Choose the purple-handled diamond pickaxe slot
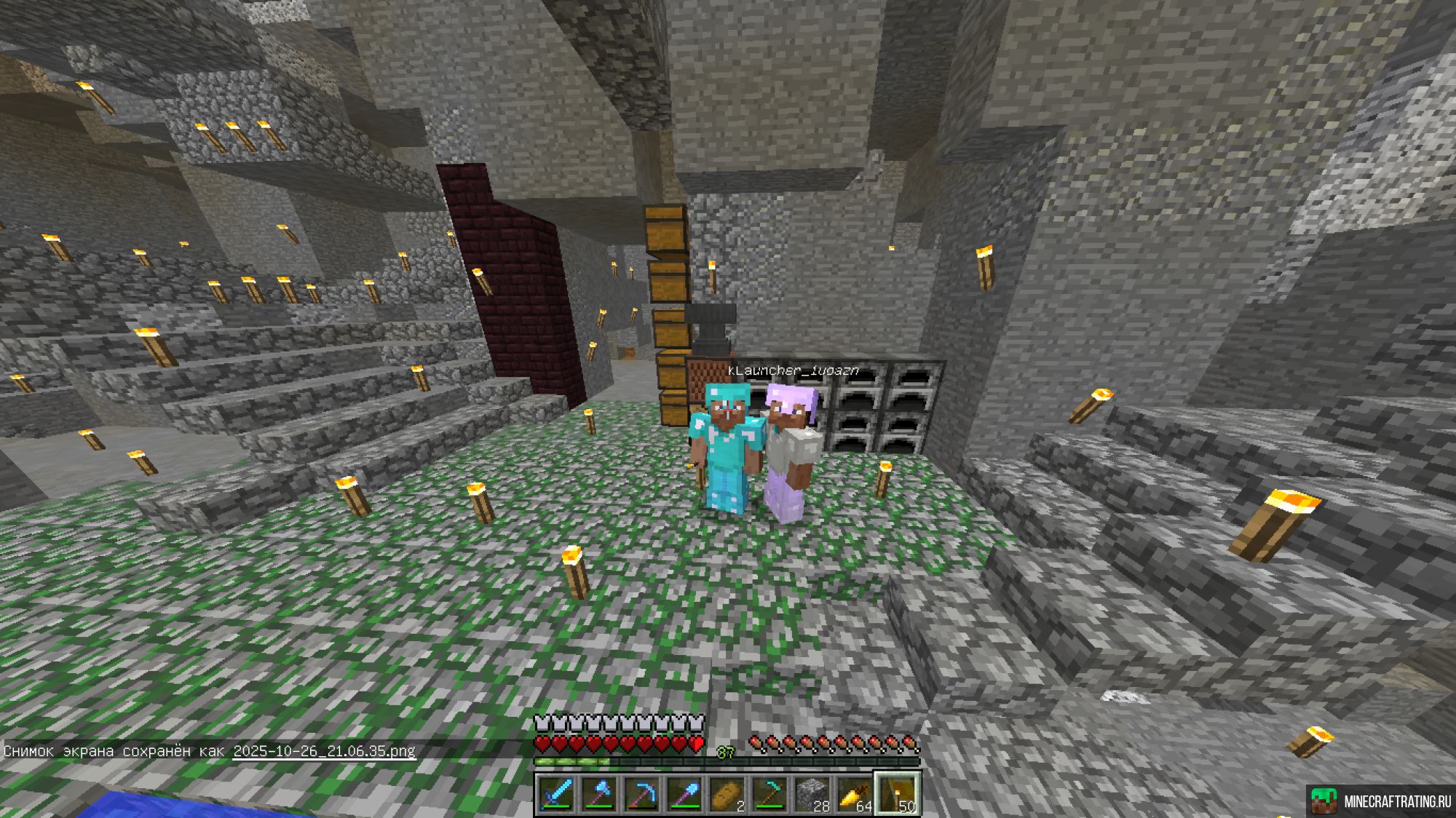 [642, 794]
